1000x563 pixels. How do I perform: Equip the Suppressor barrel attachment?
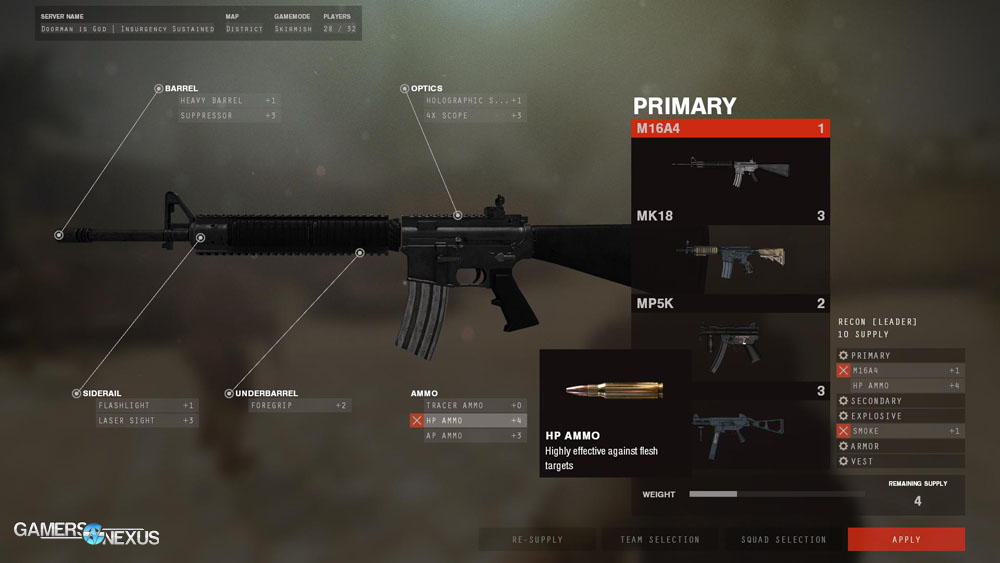click(228, 116)
